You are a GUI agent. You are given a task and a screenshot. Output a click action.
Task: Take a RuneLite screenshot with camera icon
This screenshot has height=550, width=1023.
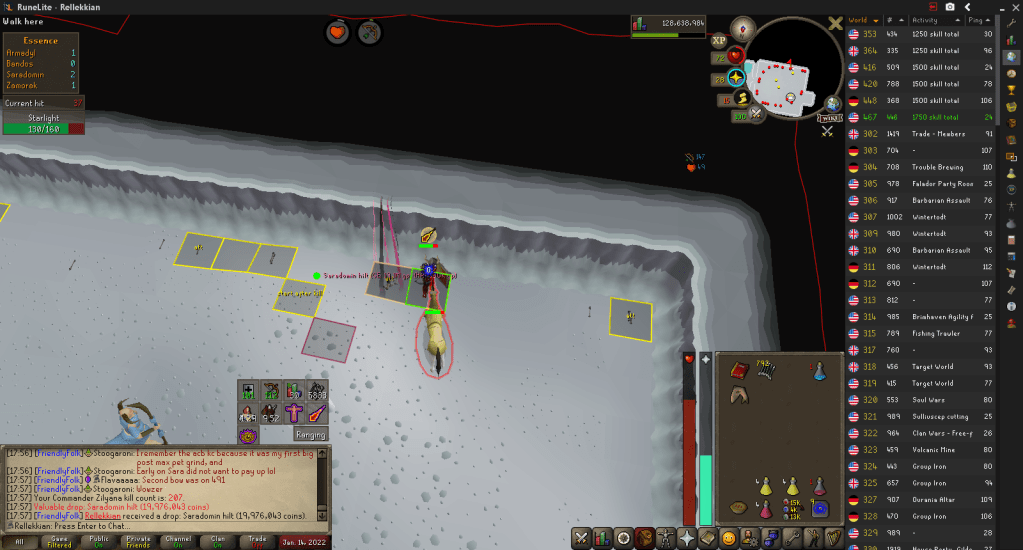[x=949, y=6]
